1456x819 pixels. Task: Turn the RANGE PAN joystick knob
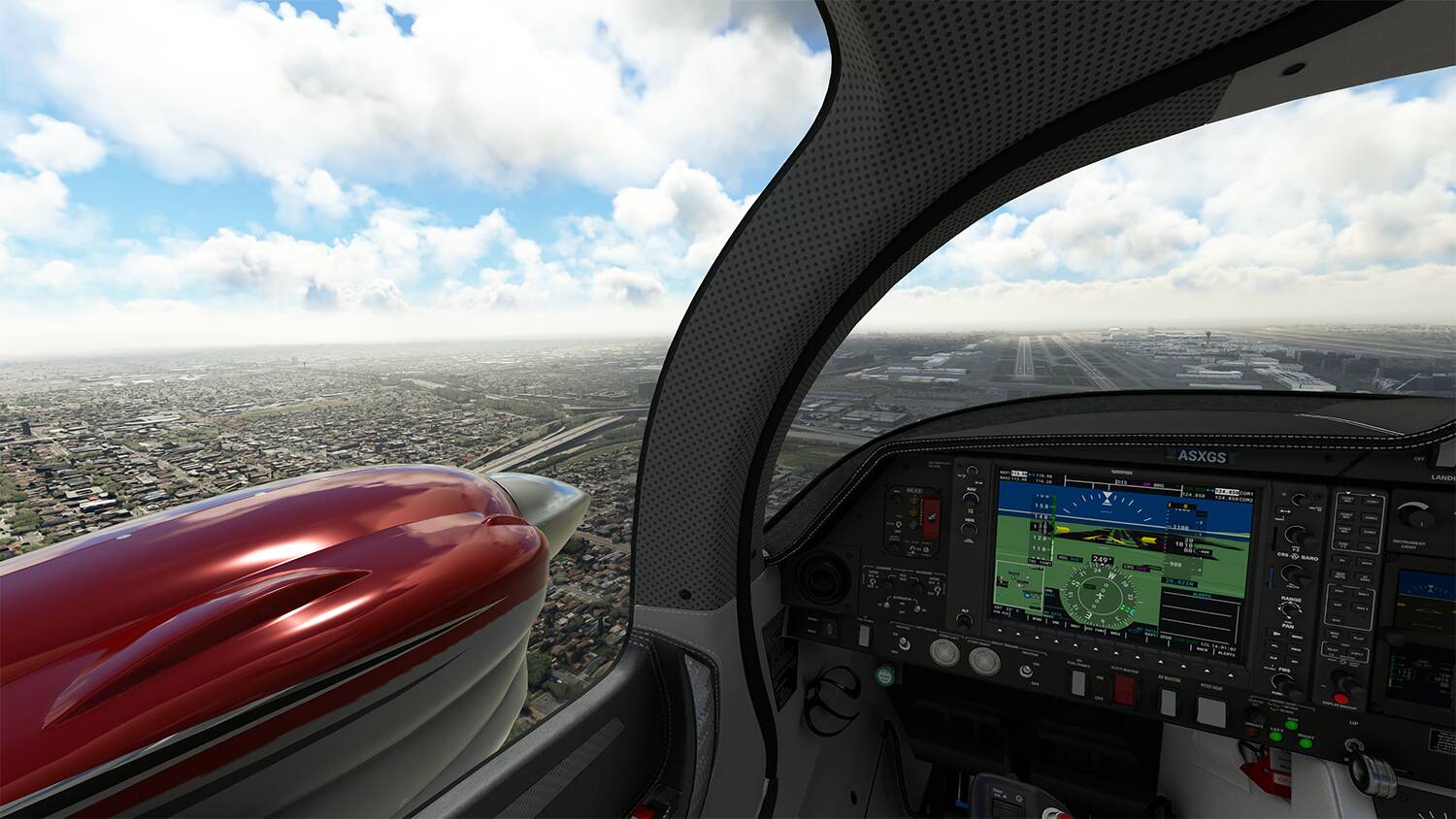1290,609
